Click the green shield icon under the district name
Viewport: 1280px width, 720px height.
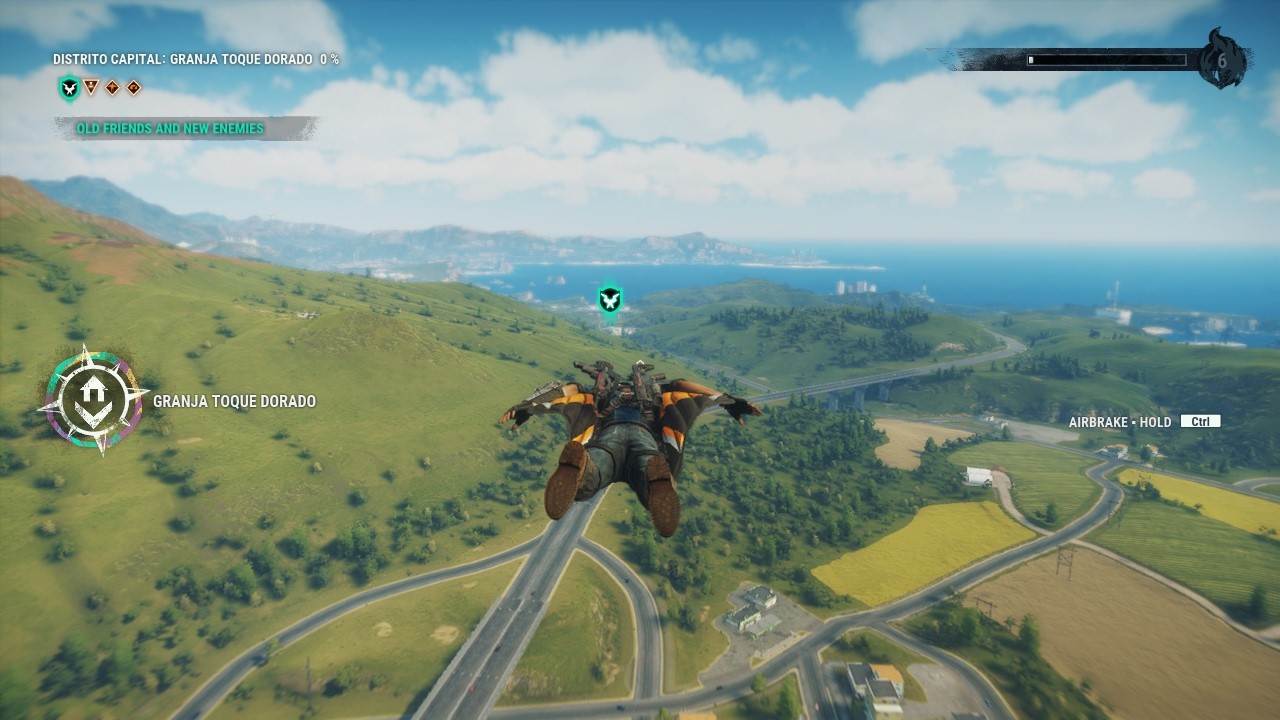point(68,88)
